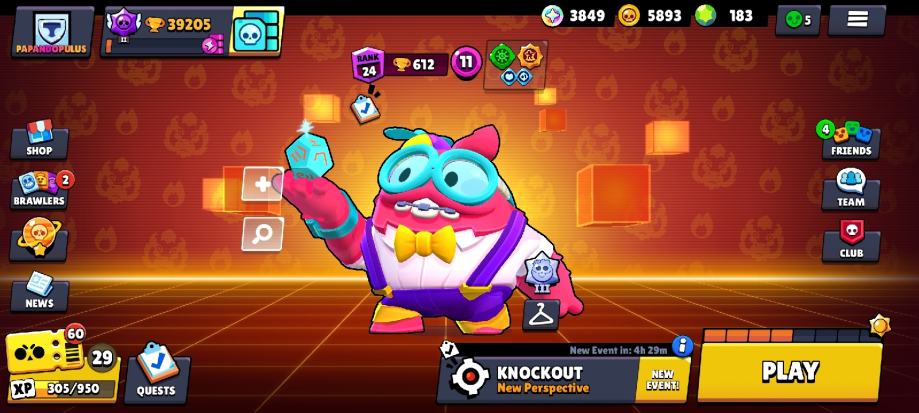The height and width of the screenshot is (413, 919).
Task: Open the hamburger main menu
Action: 857,18
